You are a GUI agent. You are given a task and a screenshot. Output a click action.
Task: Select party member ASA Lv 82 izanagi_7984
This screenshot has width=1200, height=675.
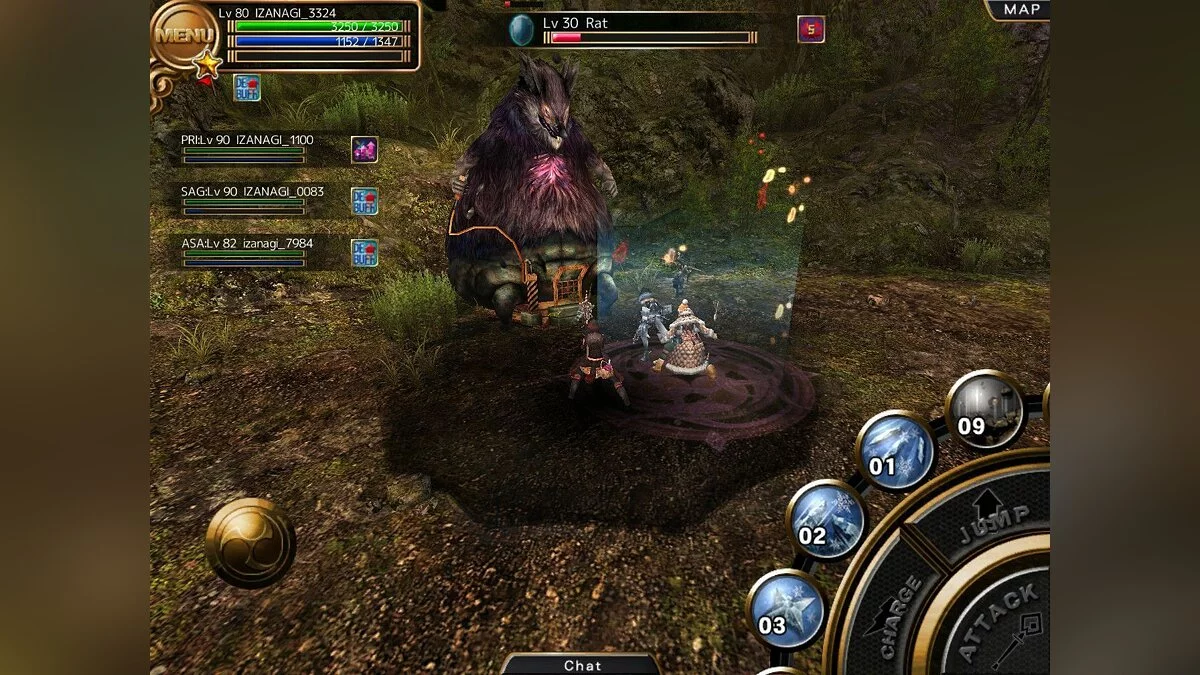[246, 250]
